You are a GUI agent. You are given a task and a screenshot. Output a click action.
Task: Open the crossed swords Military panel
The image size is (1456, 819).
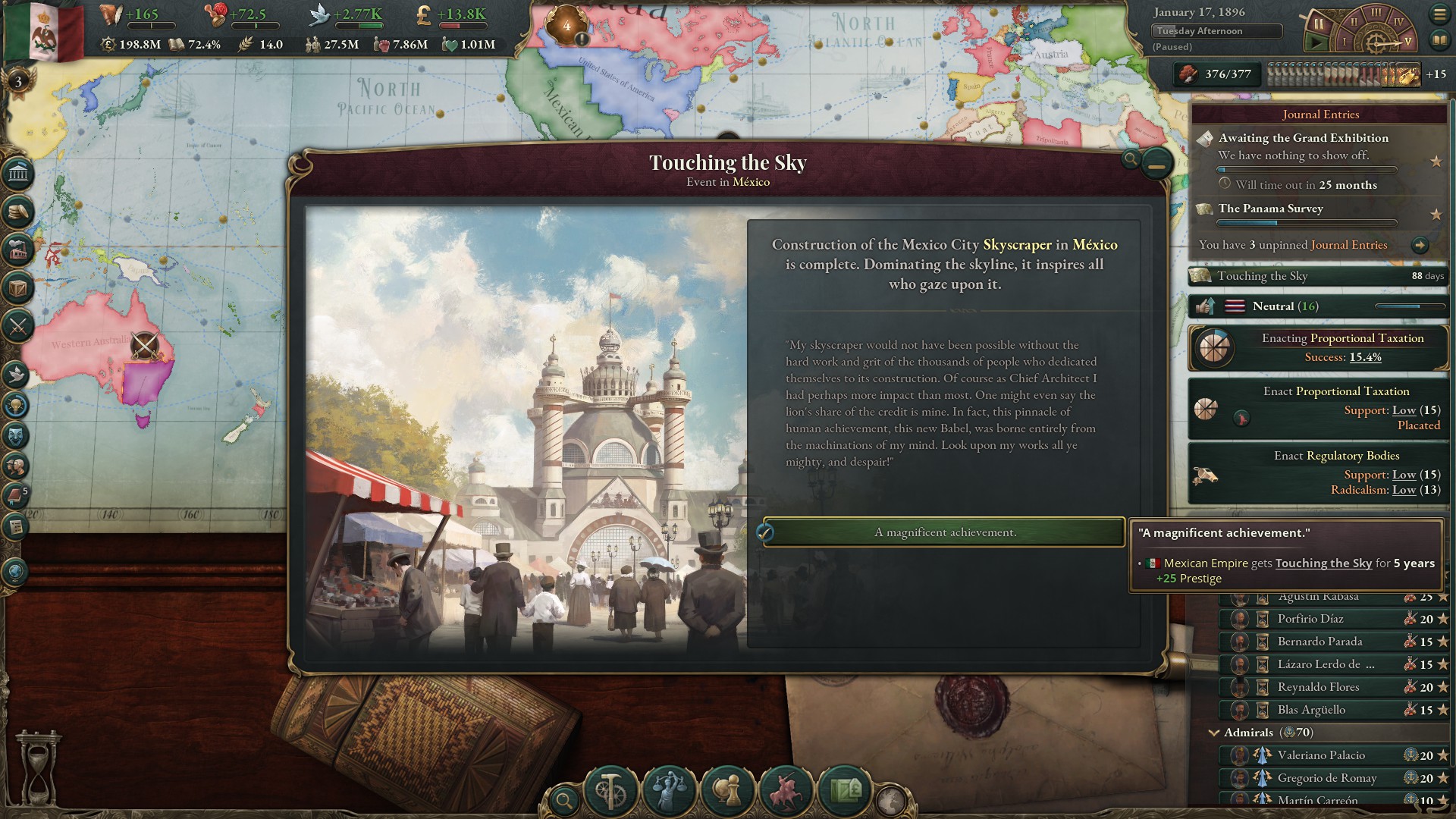point(18,327)
